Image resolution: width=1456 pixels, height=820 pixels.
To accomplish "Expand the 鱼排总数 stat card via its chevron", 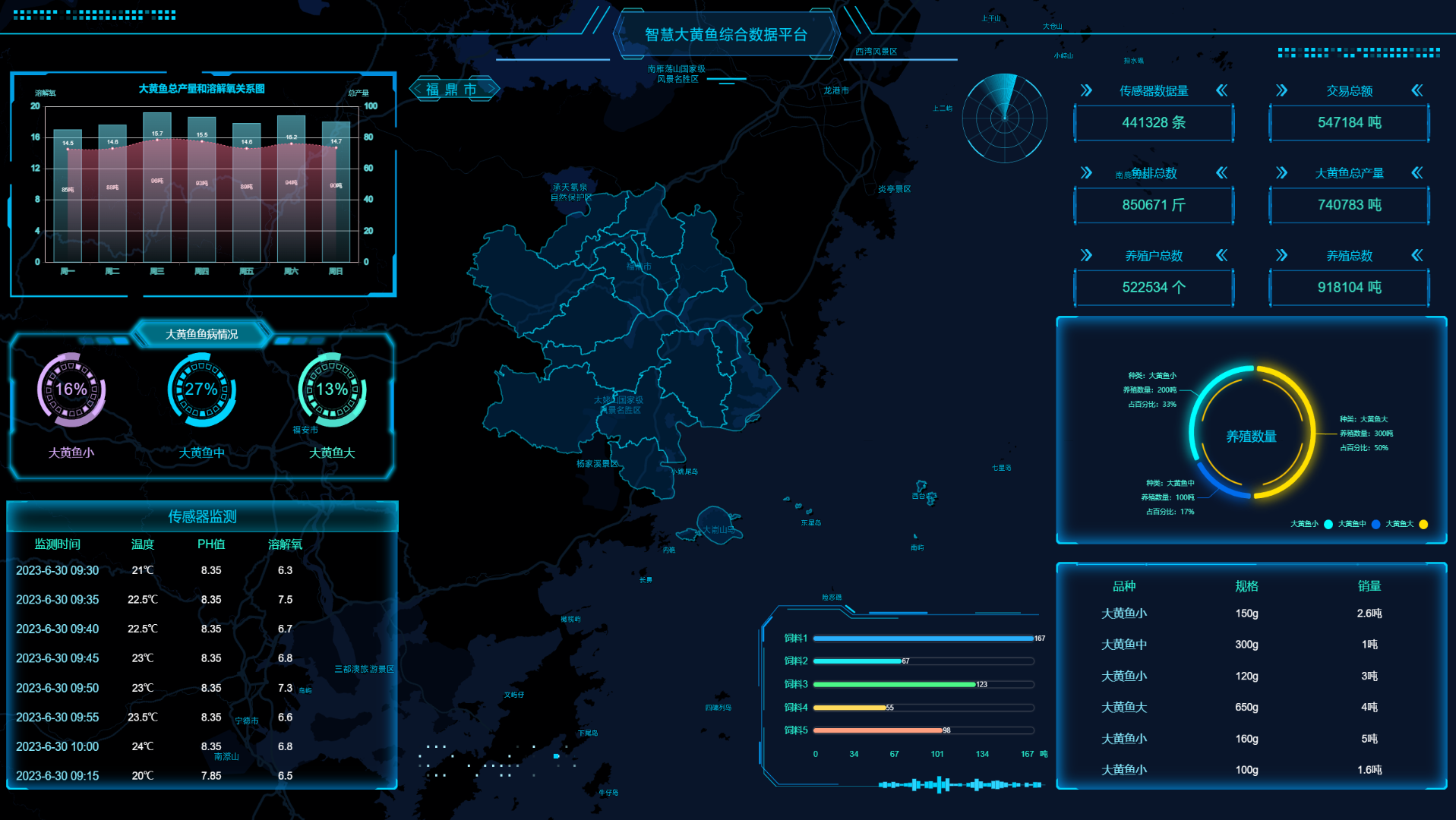I will click(x=1085, y=173).
